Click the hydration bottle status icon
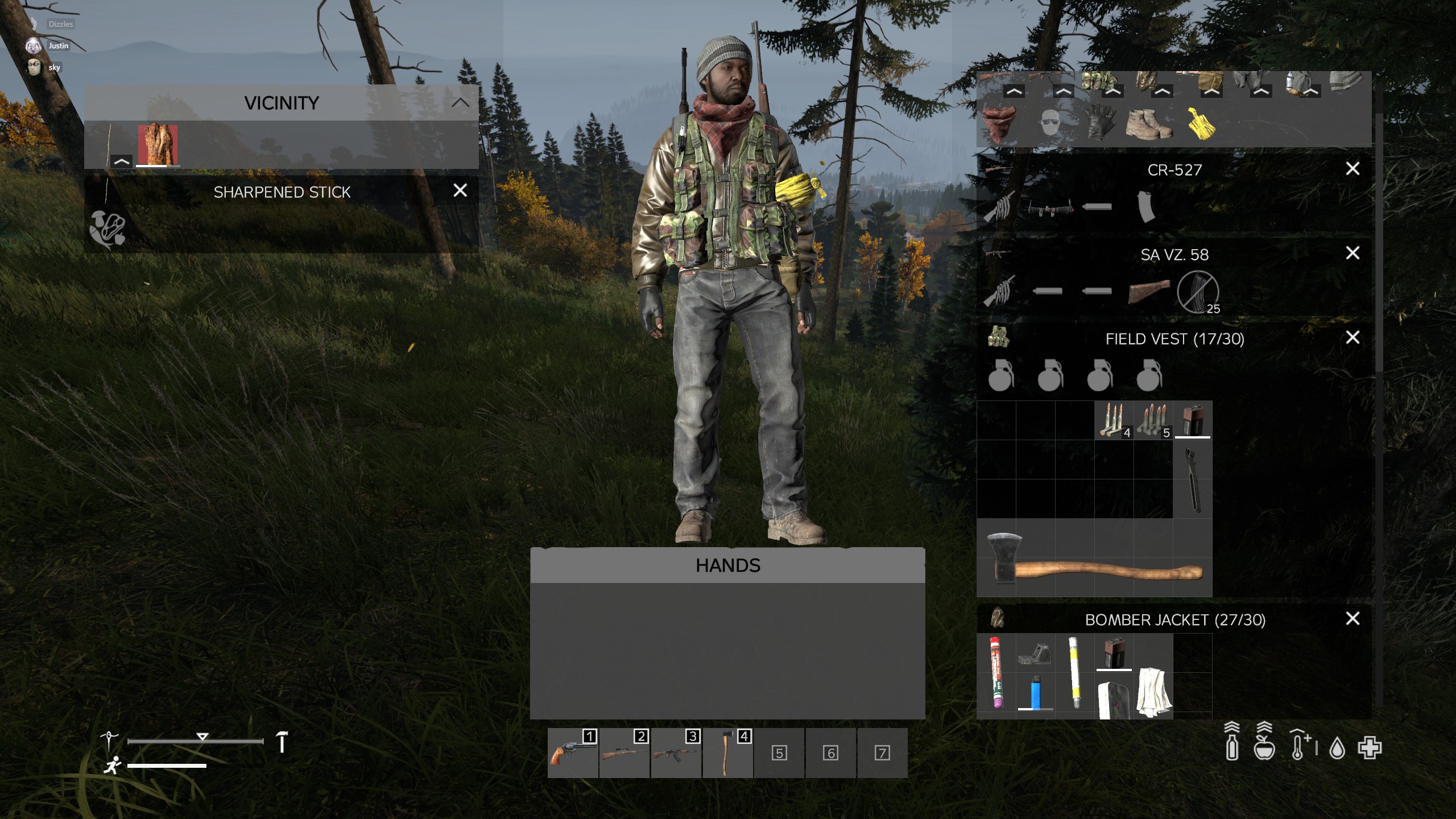Screen dimensions: 1456x819 pos(1232,748)
